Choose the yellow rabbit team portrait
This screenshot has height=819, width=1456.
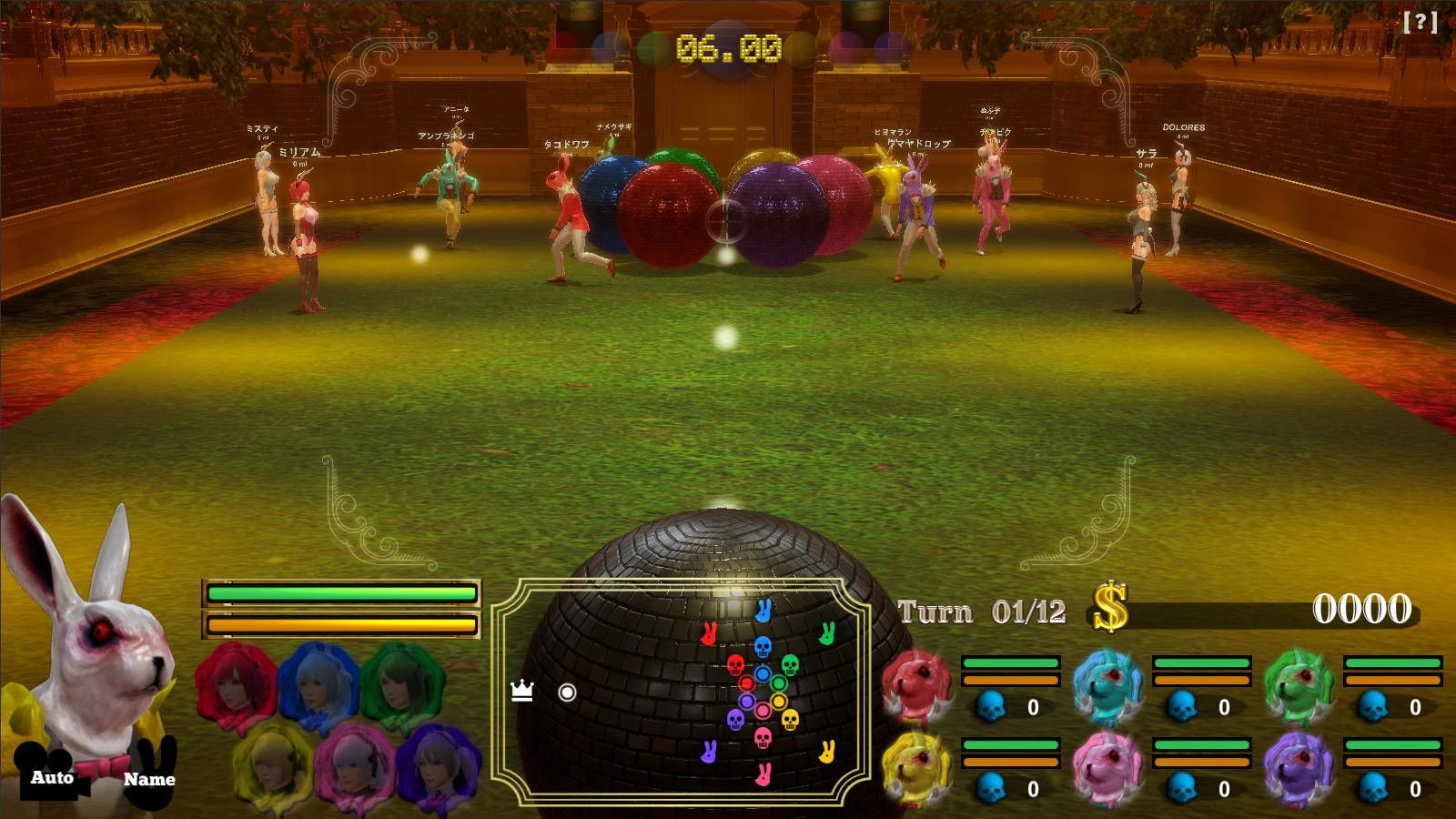pyautogui.click(x=916, y=769)
